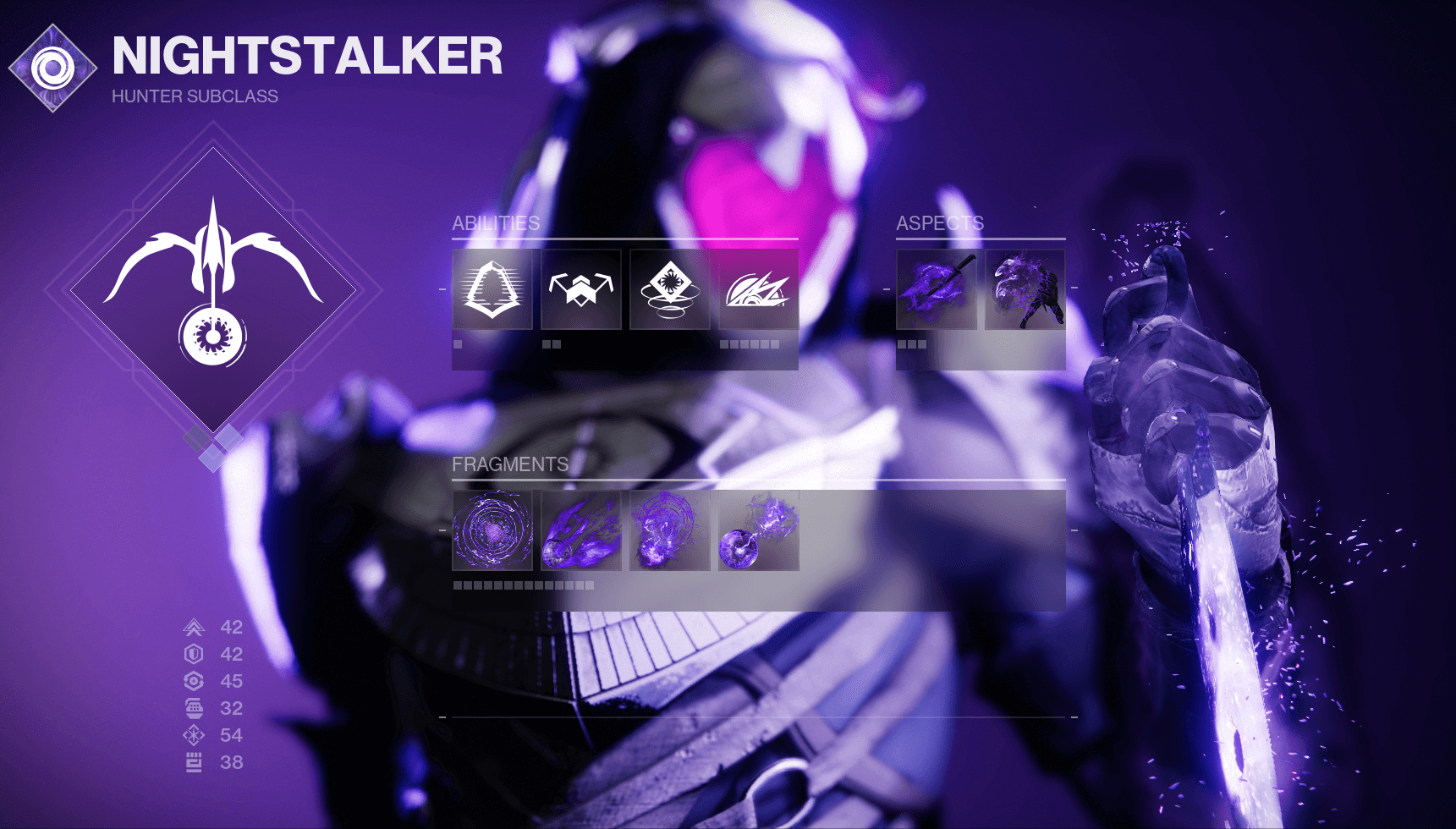Select the Shadowshot super emblem diamond
This screenshot has height=829, width=1456.
(x=214, y=292)
